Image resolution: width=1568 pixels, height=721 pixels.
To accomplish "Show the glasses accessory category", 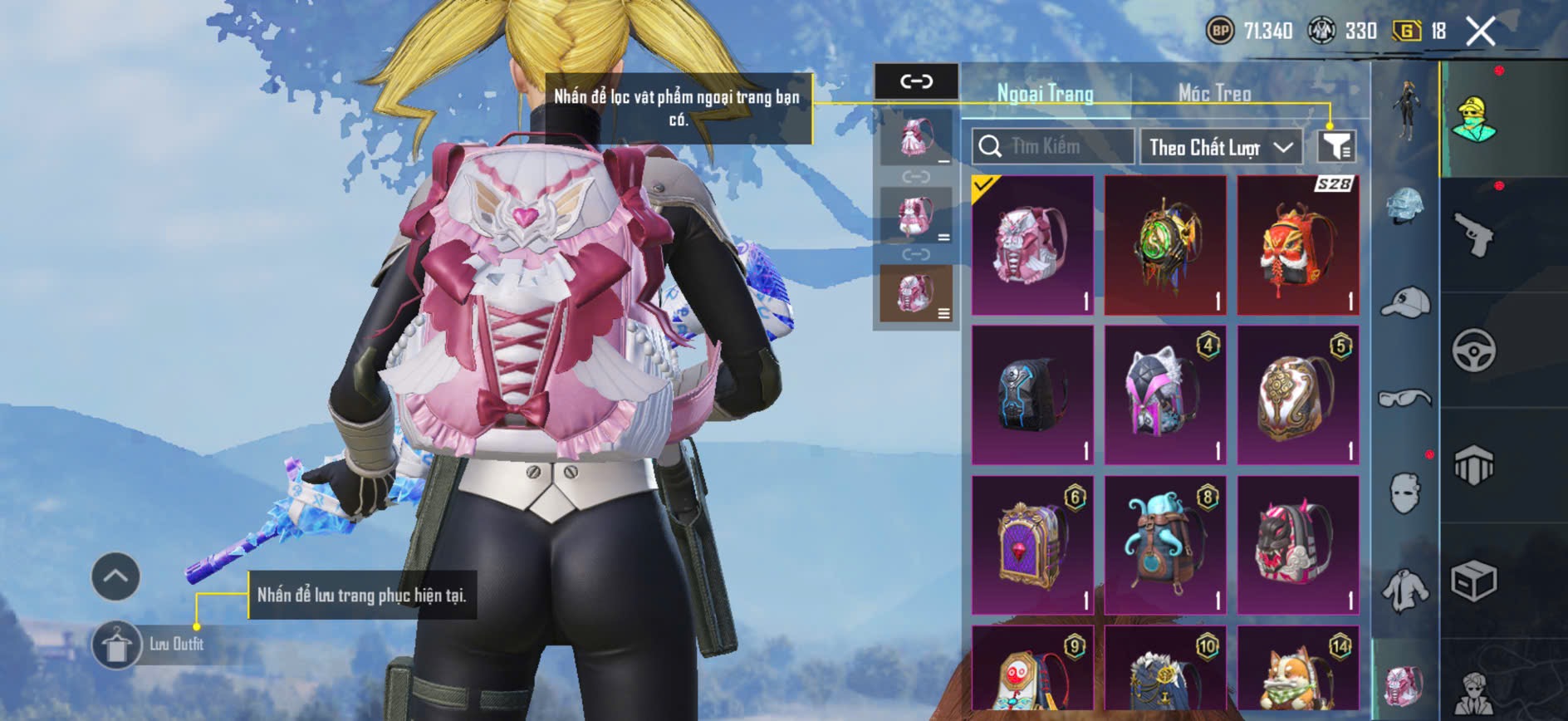I will 1404,398.
